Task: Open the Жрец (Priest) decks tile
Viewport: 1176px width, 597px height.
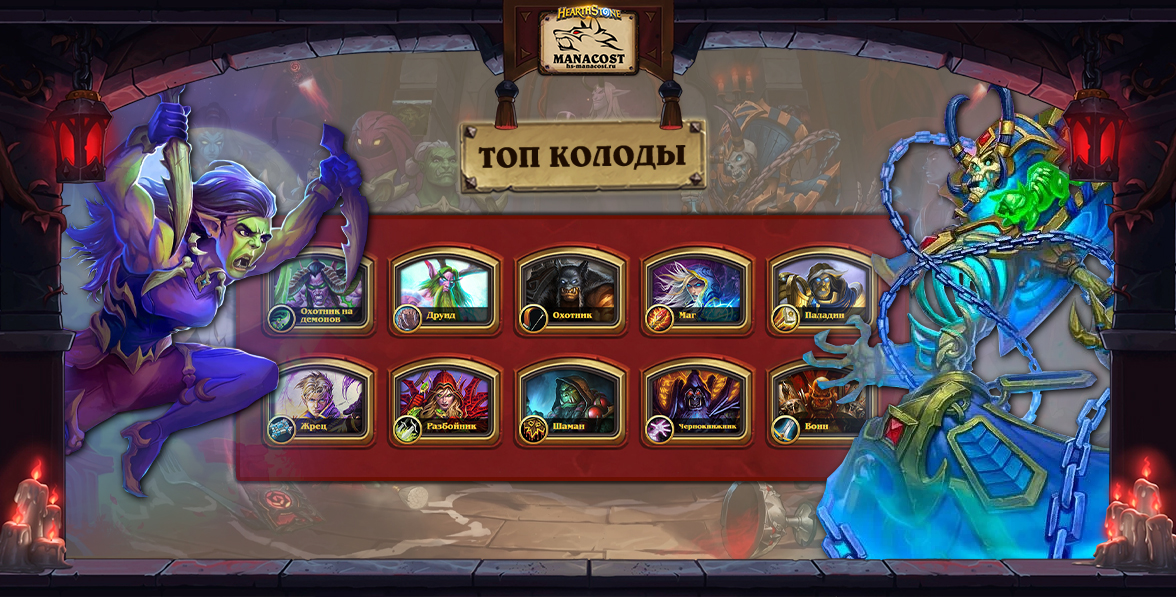Action: pos(319,403)
